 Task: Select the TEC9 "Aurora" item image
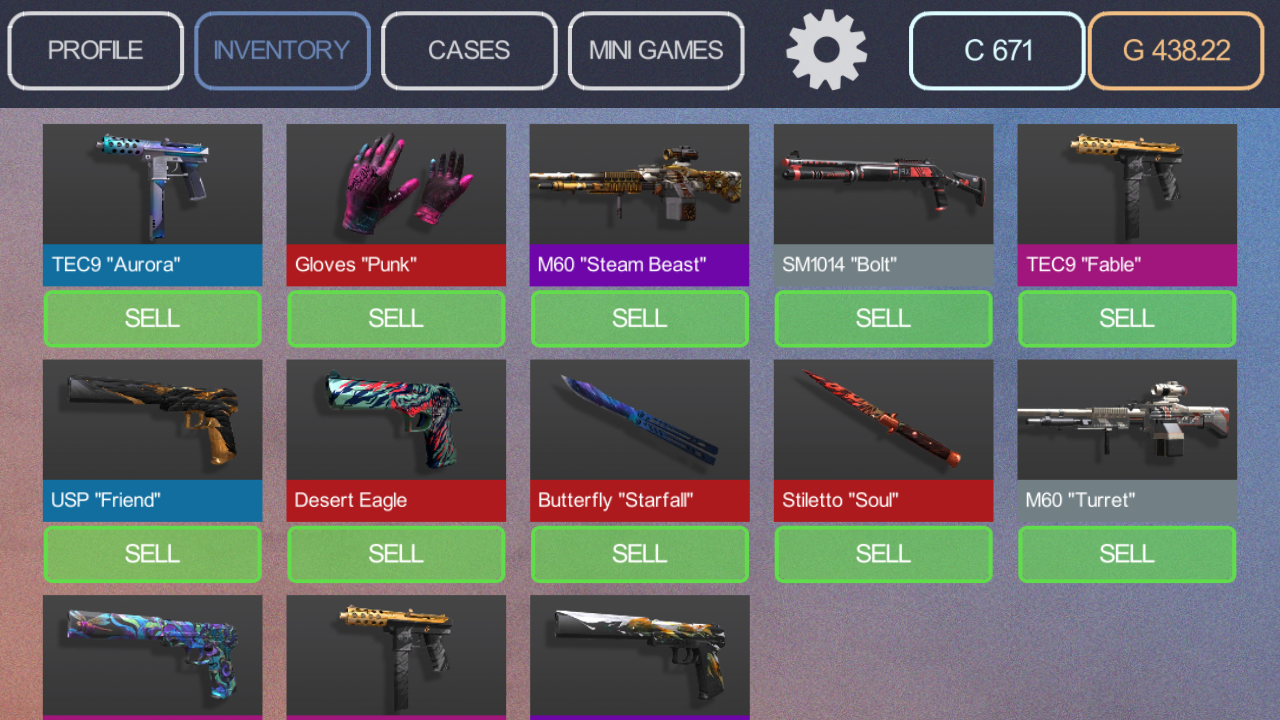tap(152, 183)
